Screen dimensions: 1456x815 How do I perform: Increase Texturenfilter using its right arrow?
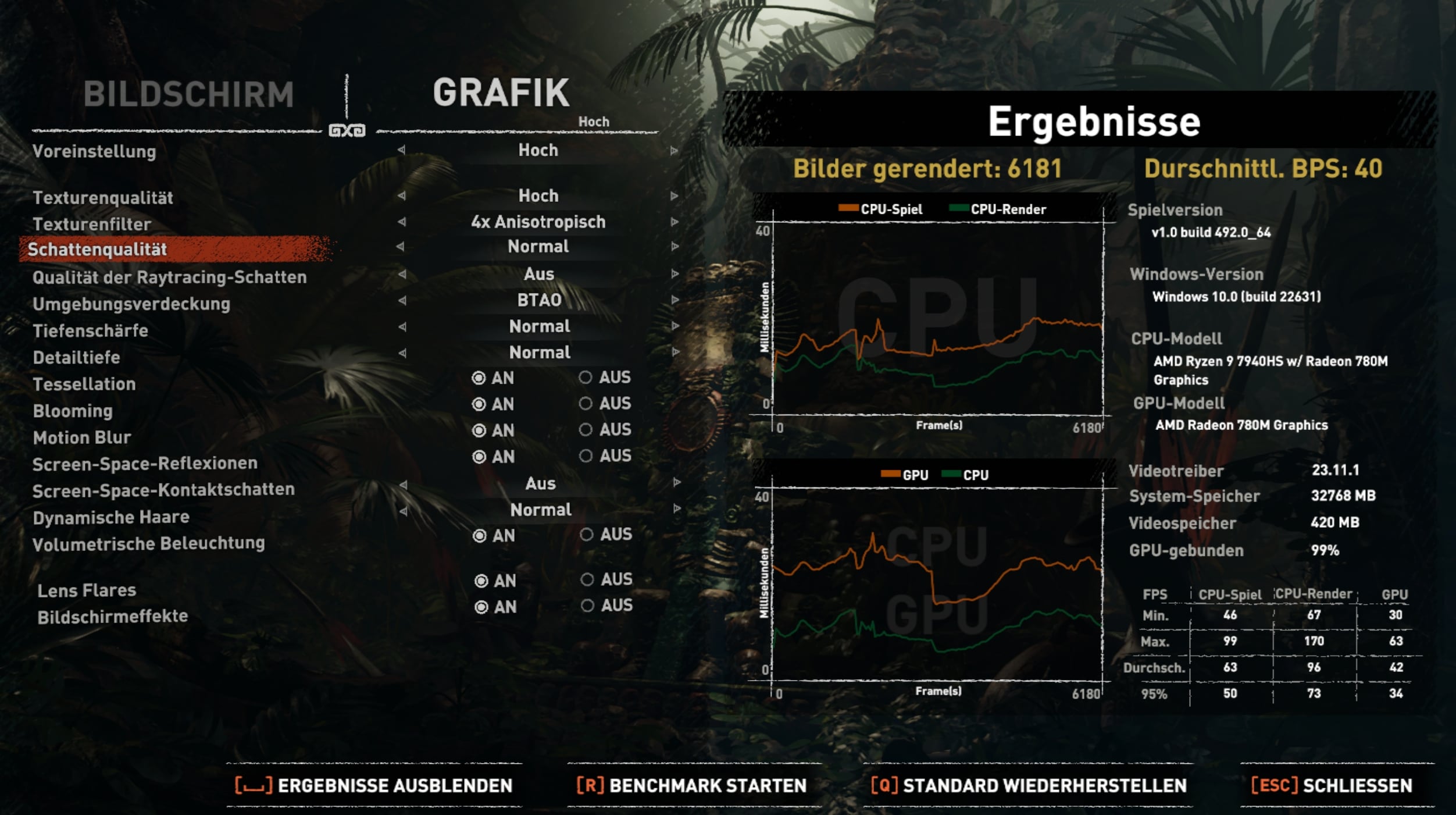click(x=674, y=222)
